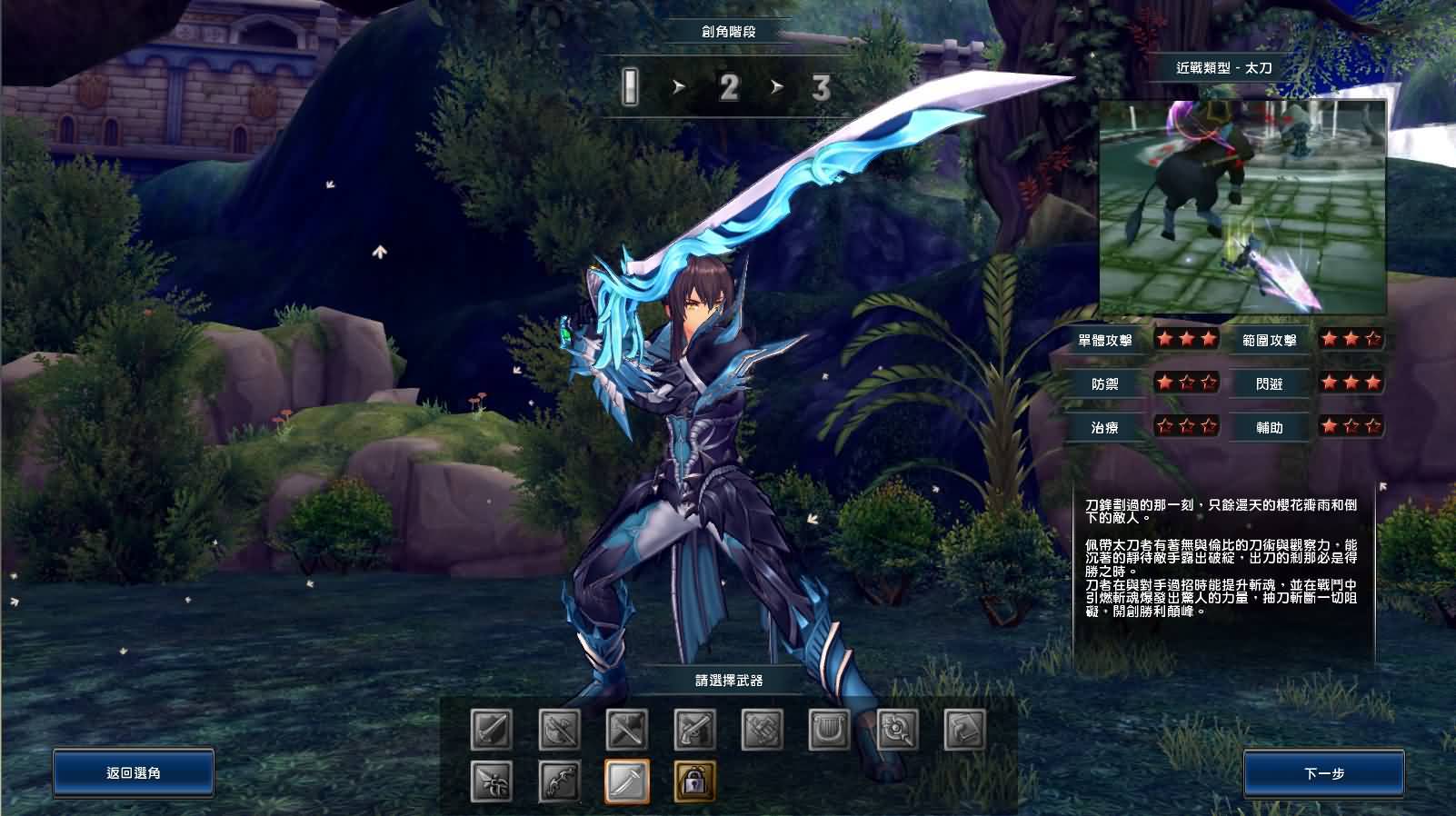Go to creation stage 2

729,88
